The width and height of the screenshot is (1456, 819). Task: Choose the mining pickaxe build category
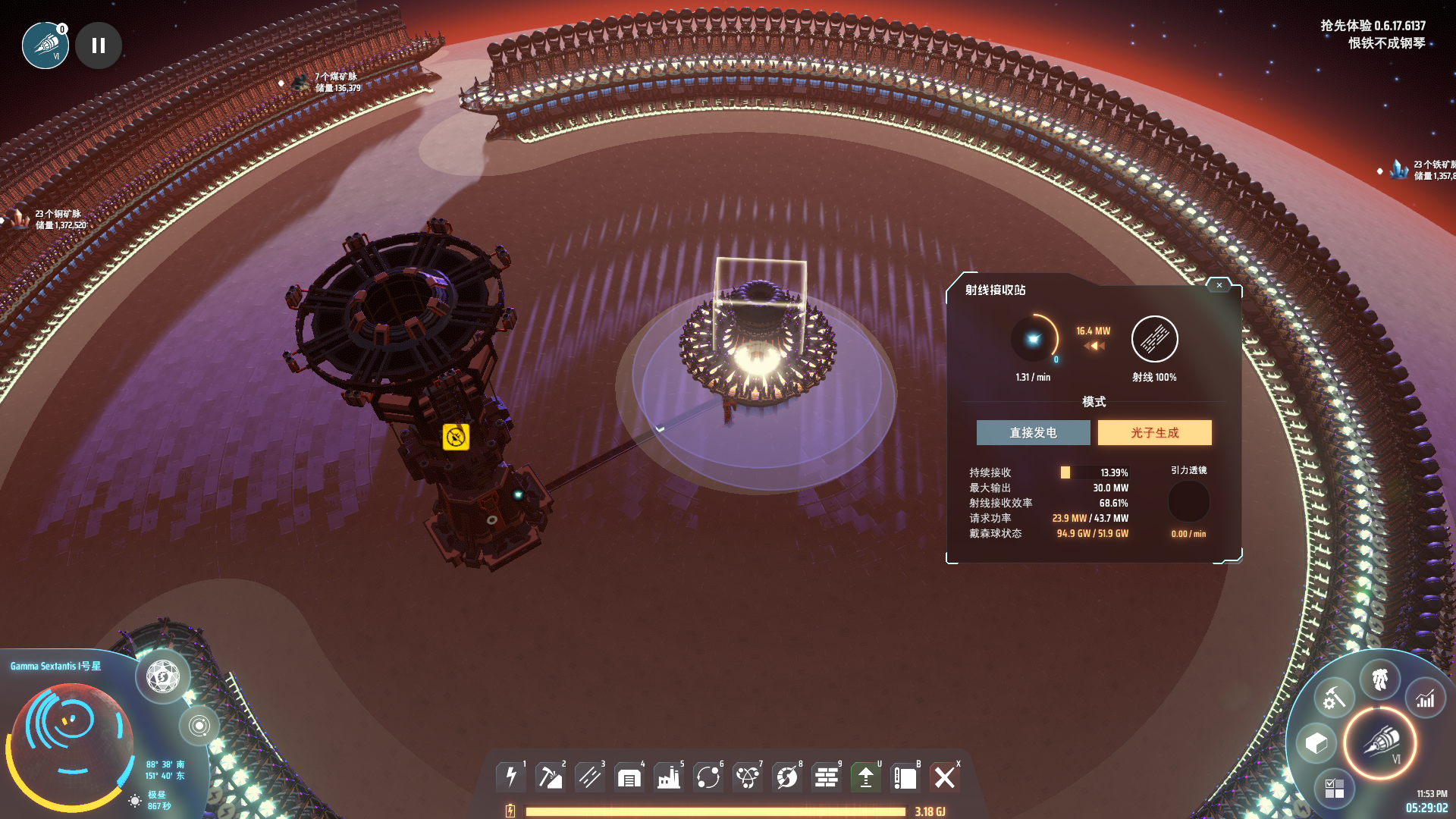[x=551, y=777]
